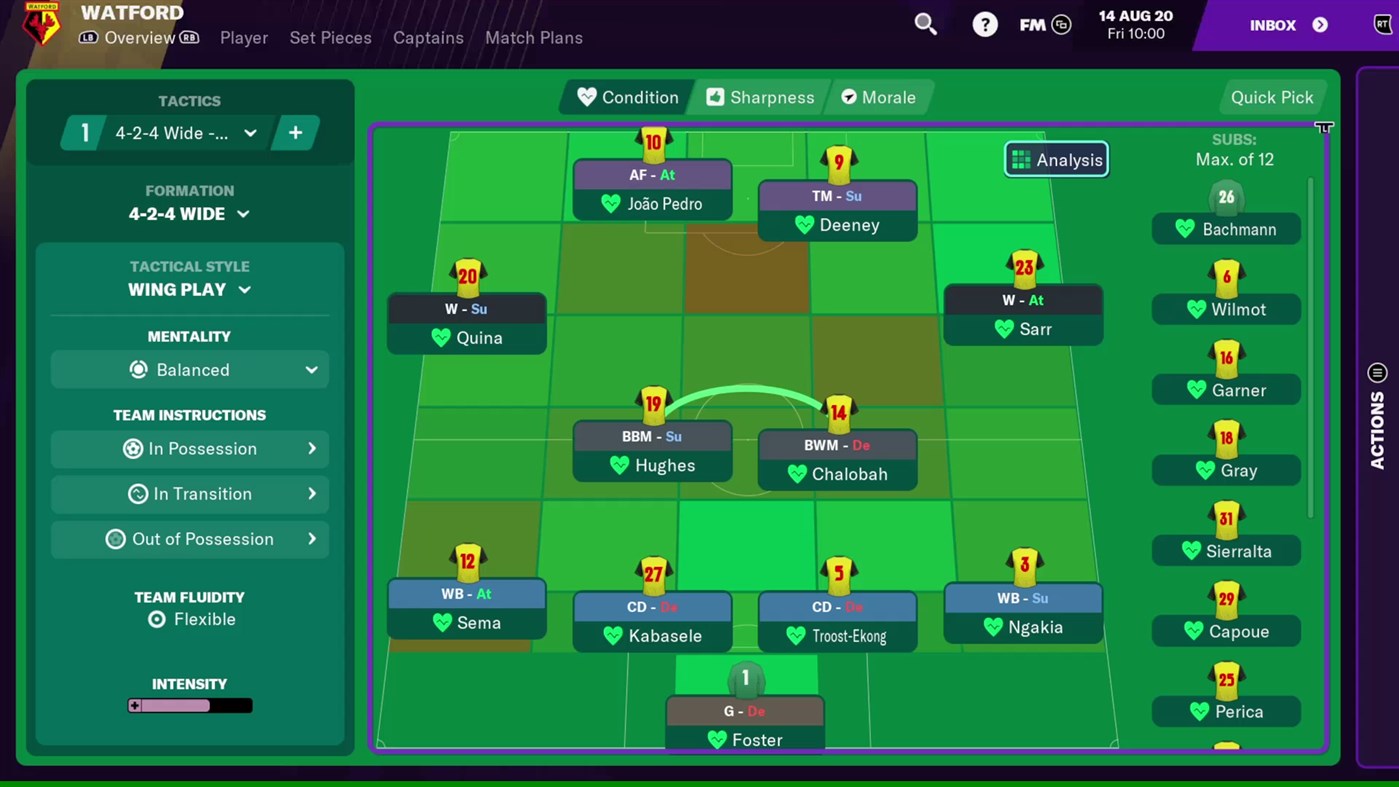This screenshot has width=1399, height=787.
Task: Click the small pitch icon above the field
Action: [x=1324, y=128]
